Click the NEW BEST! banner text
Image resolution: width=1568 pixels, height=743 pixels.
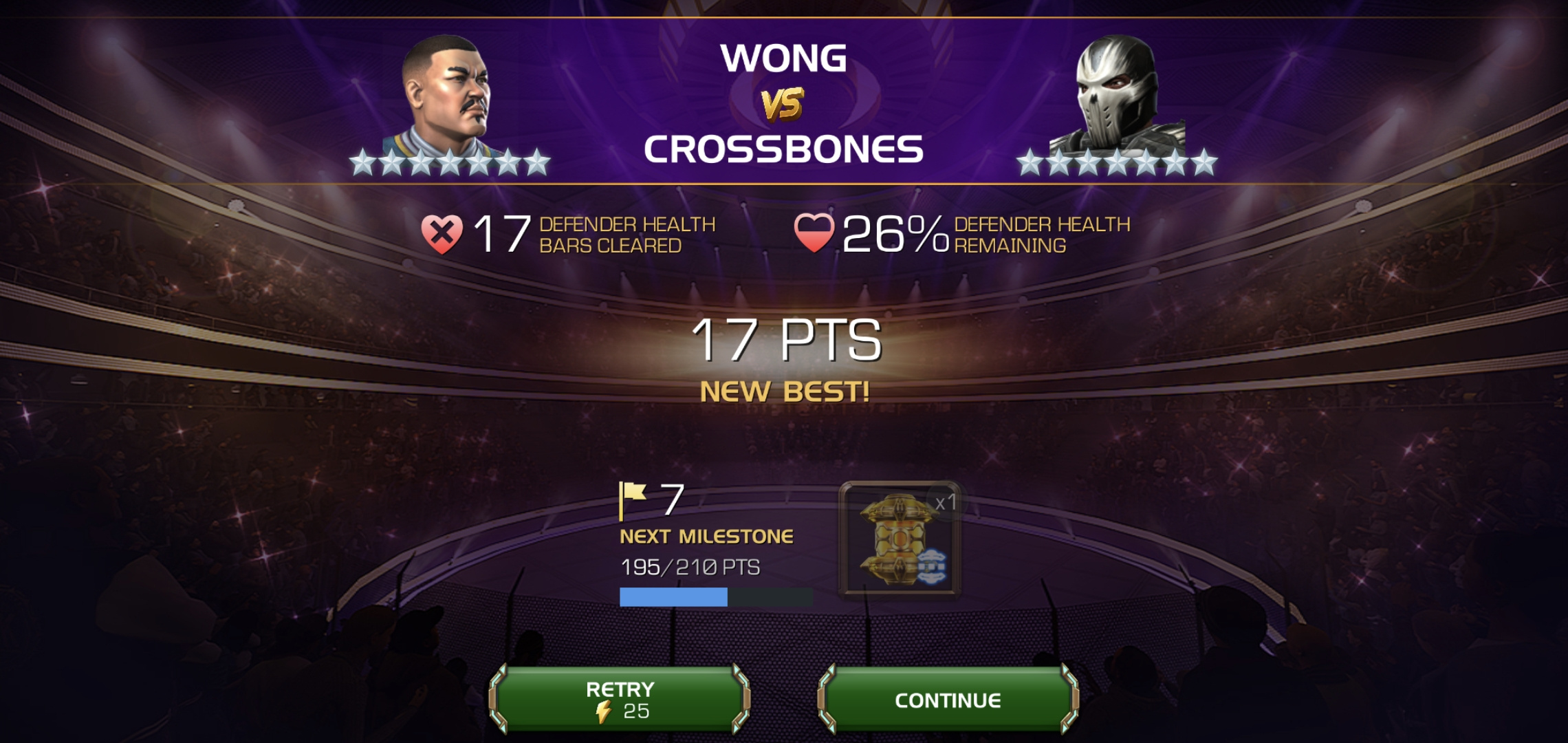click(785, 390)
